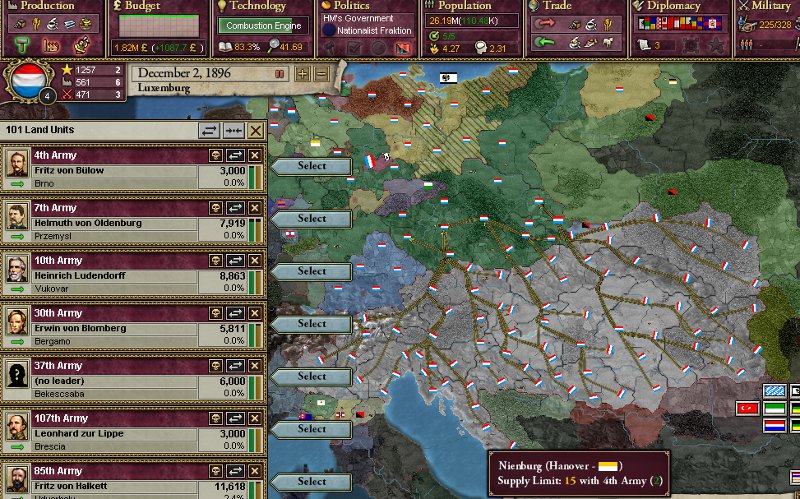The height and width of the screenshot is (499, 800).
Task: Toggle pause on the date bar
Action: click(280, 74)
